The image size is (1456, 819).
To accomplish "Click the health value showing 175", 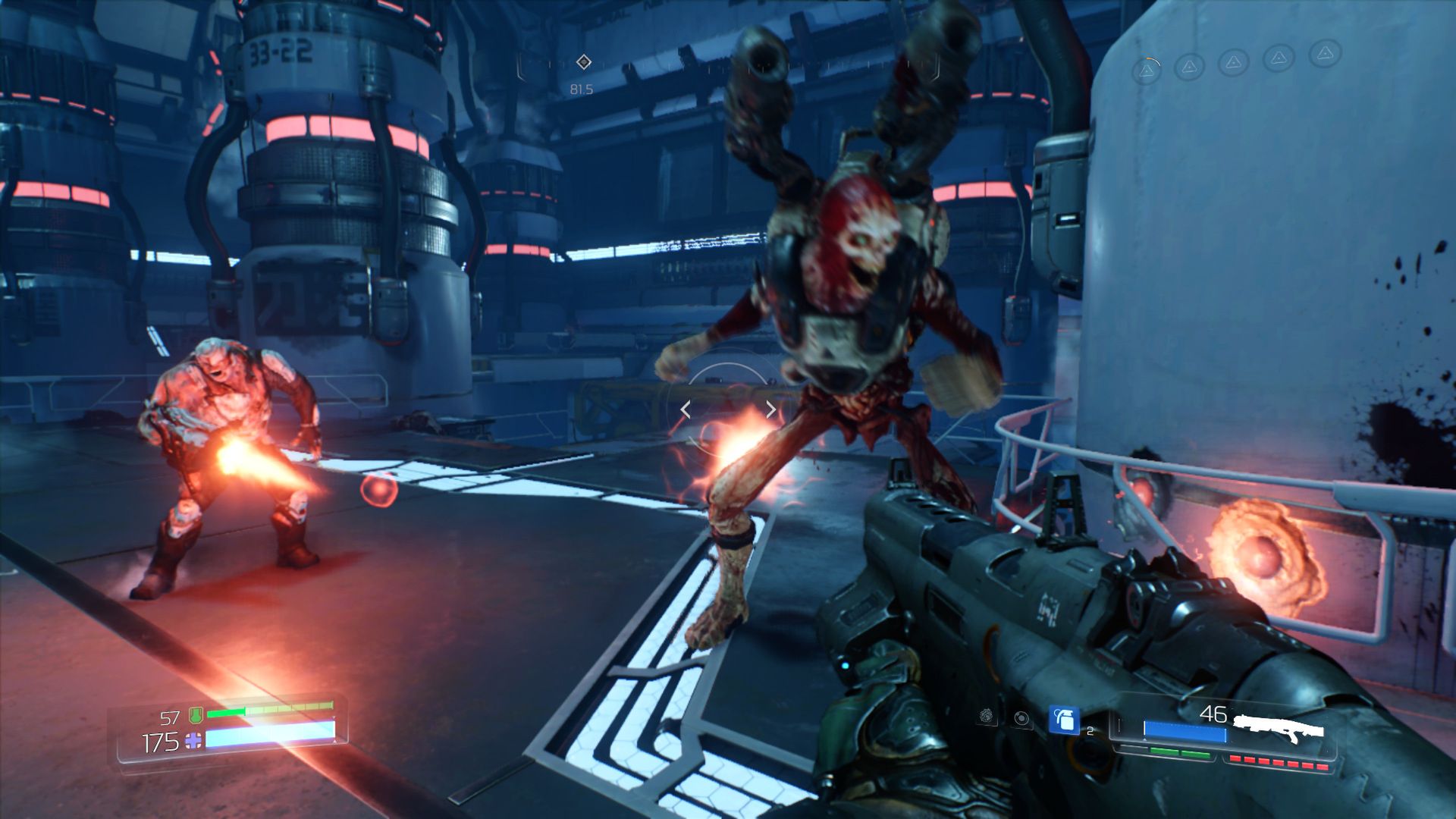I will [160, 741].
